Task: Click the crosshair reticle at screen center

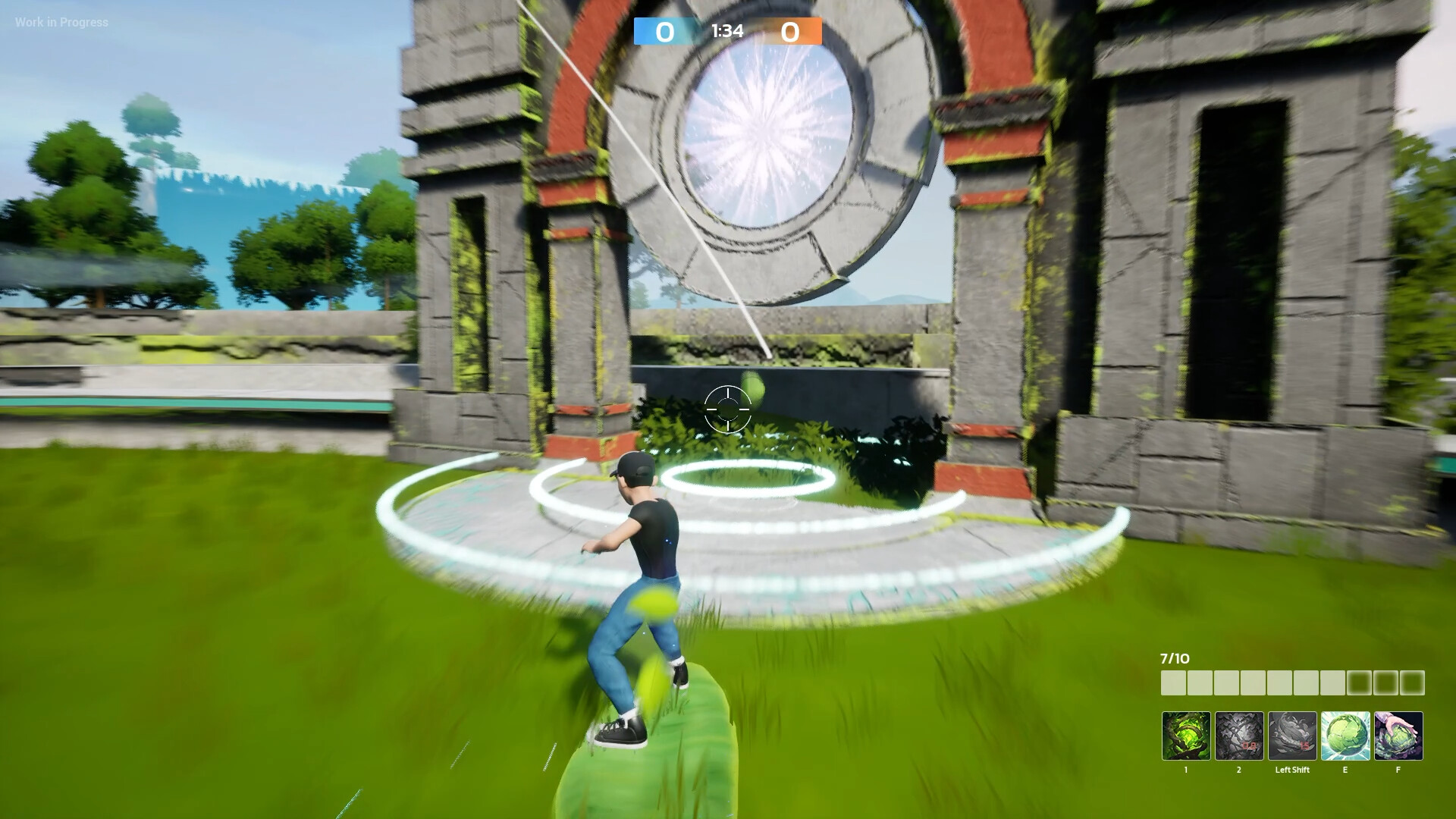Action: (729, 409)
